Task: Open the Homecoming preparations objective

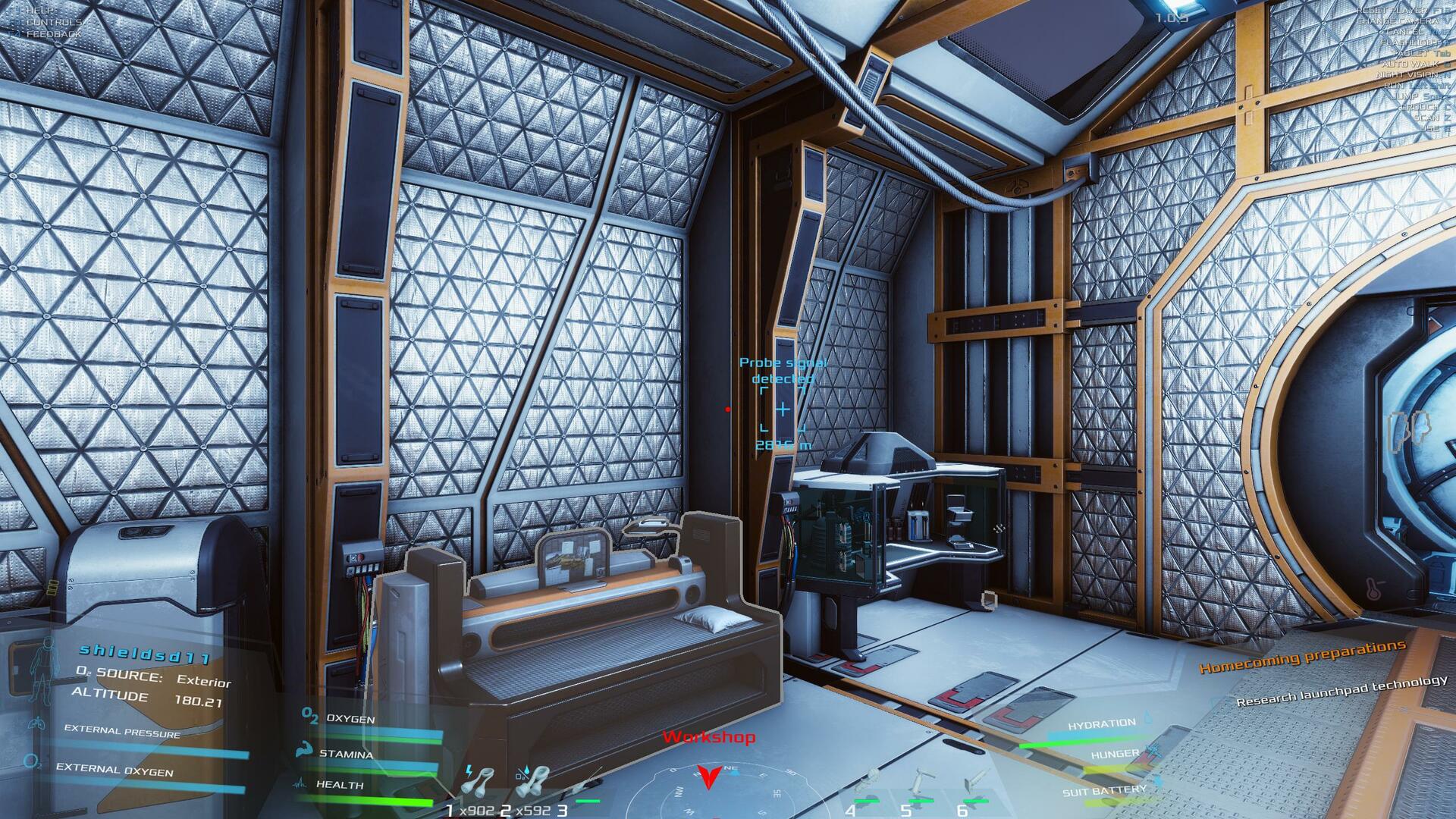Action: 1302,657
